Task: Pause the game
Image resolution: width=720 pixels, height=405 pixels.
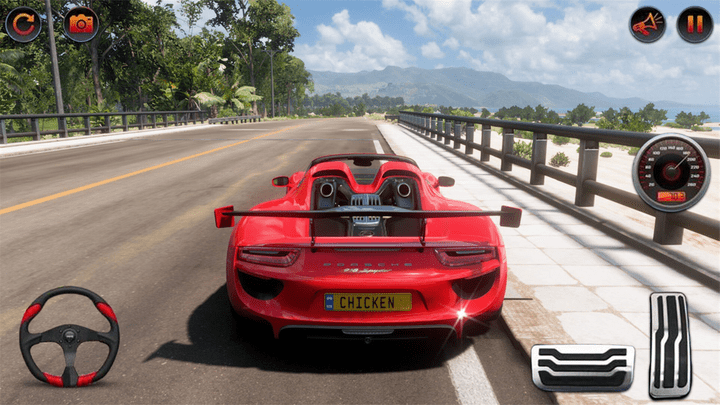Action: click(x=695, y=24)
